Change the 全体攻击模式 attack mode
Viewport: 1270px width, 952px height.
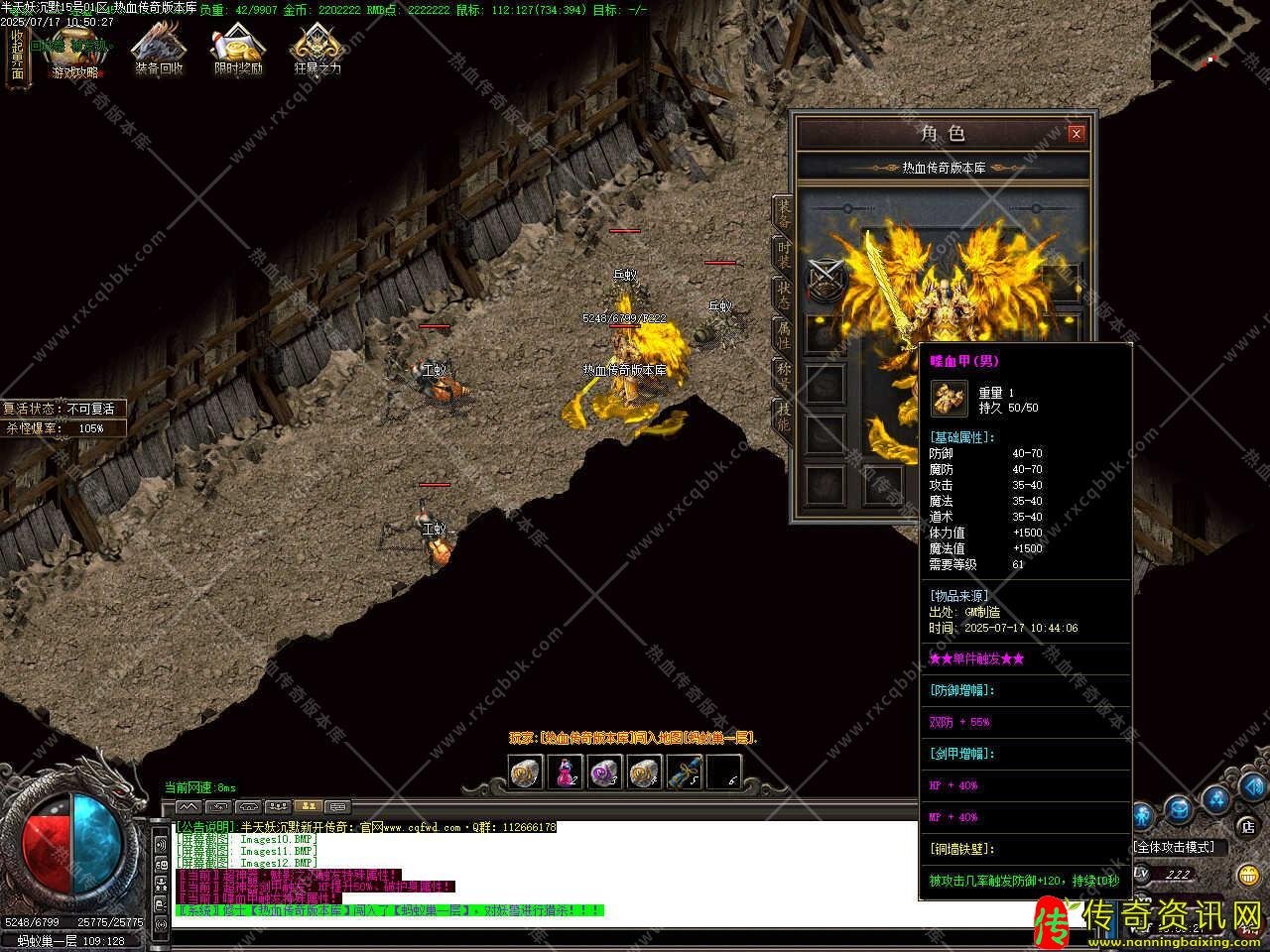(x=1175, y=847)
